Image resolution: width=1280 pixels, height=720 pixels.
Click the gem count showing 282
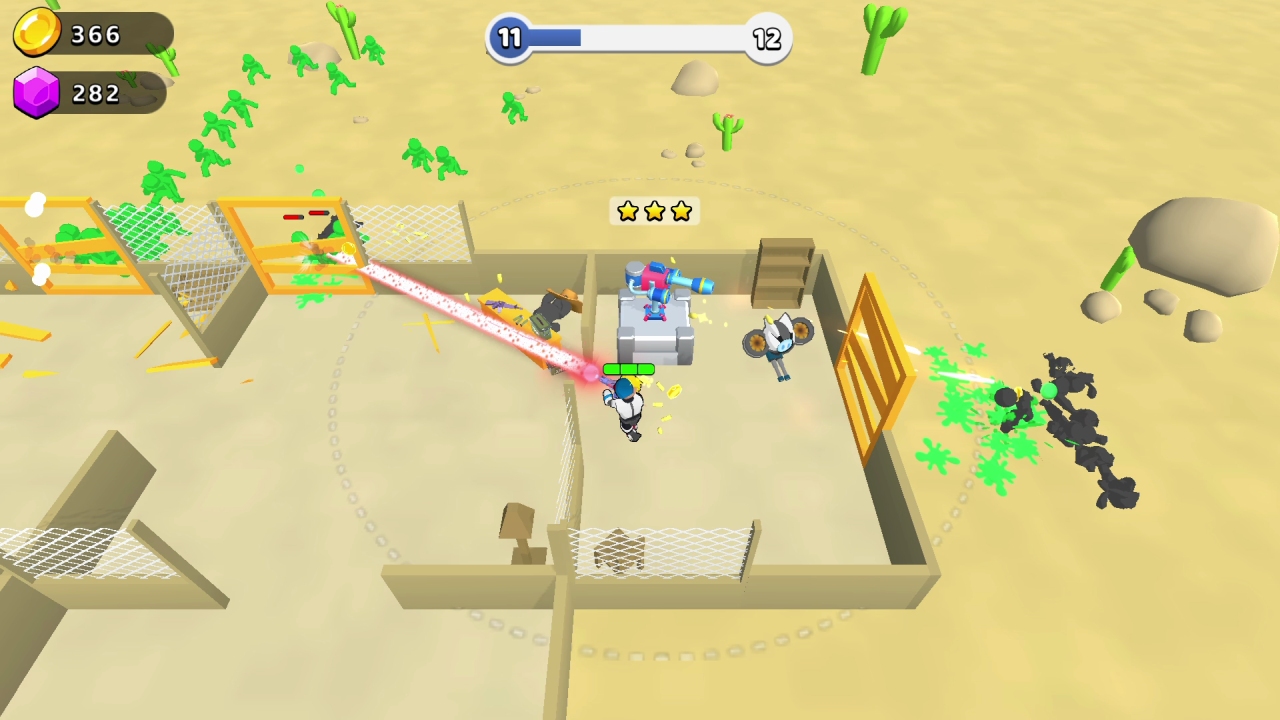tap(95, 92)
